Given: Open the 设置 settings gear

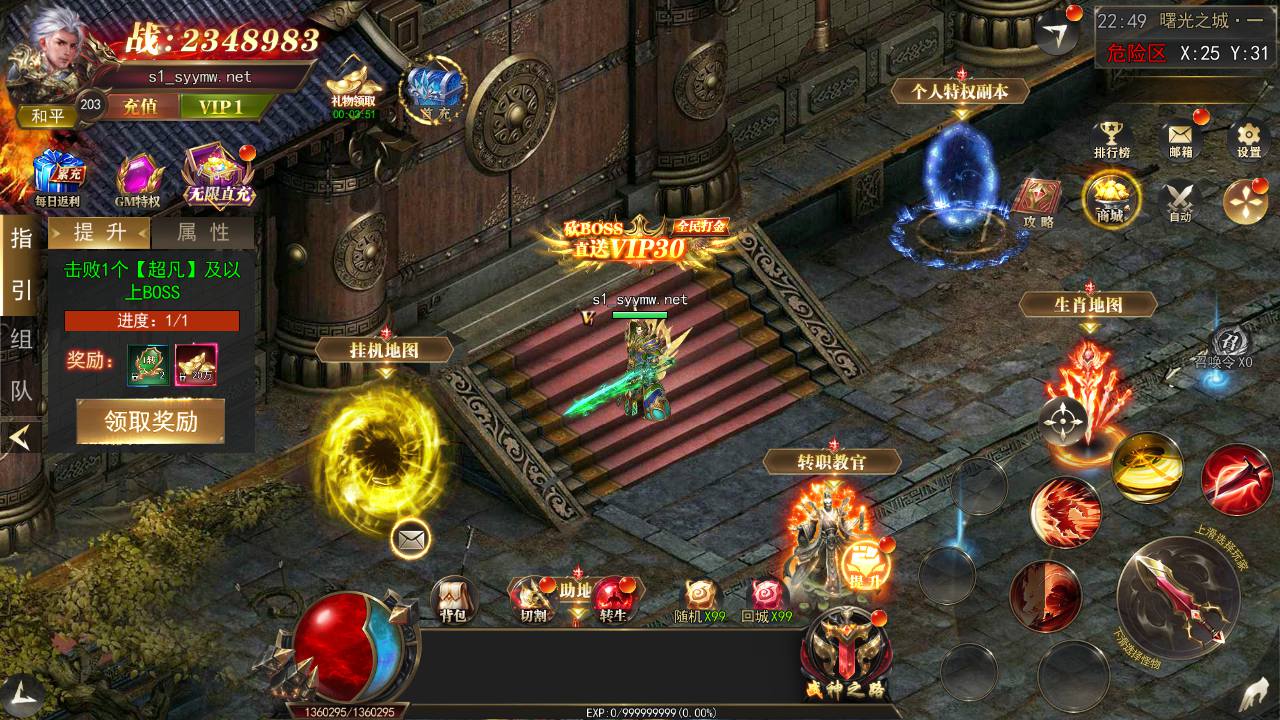Looking at the screenshot, I should 1248,138.
